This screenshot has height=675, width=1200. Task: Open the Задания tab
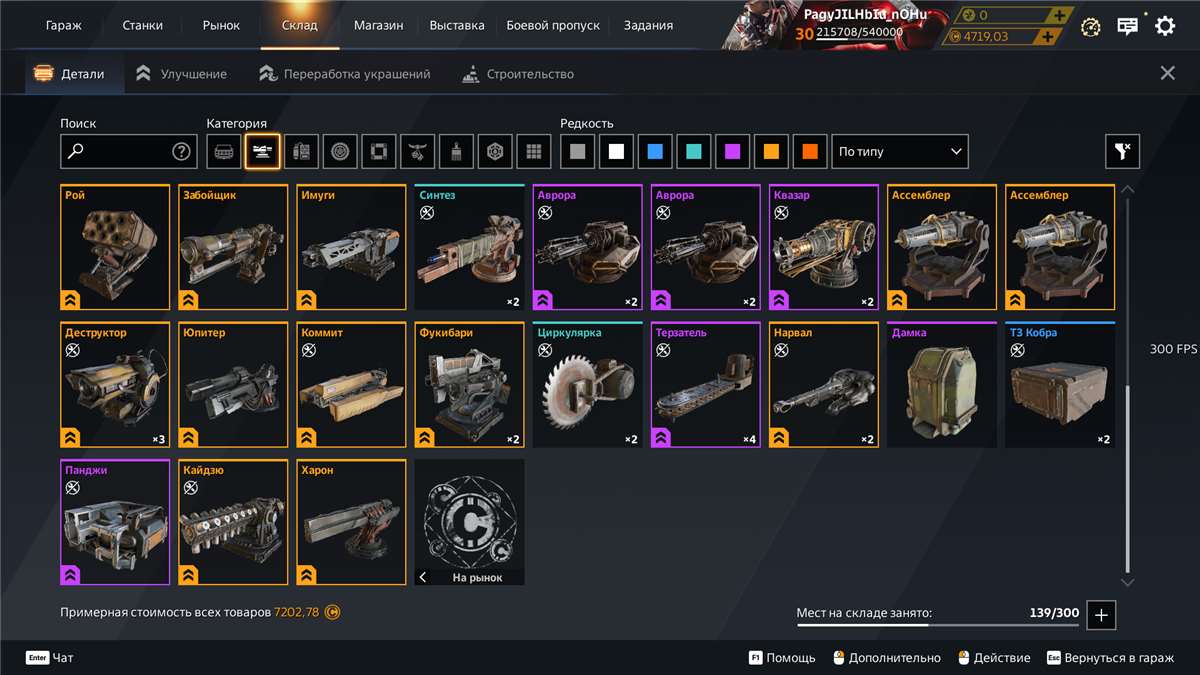coord(648,25)
